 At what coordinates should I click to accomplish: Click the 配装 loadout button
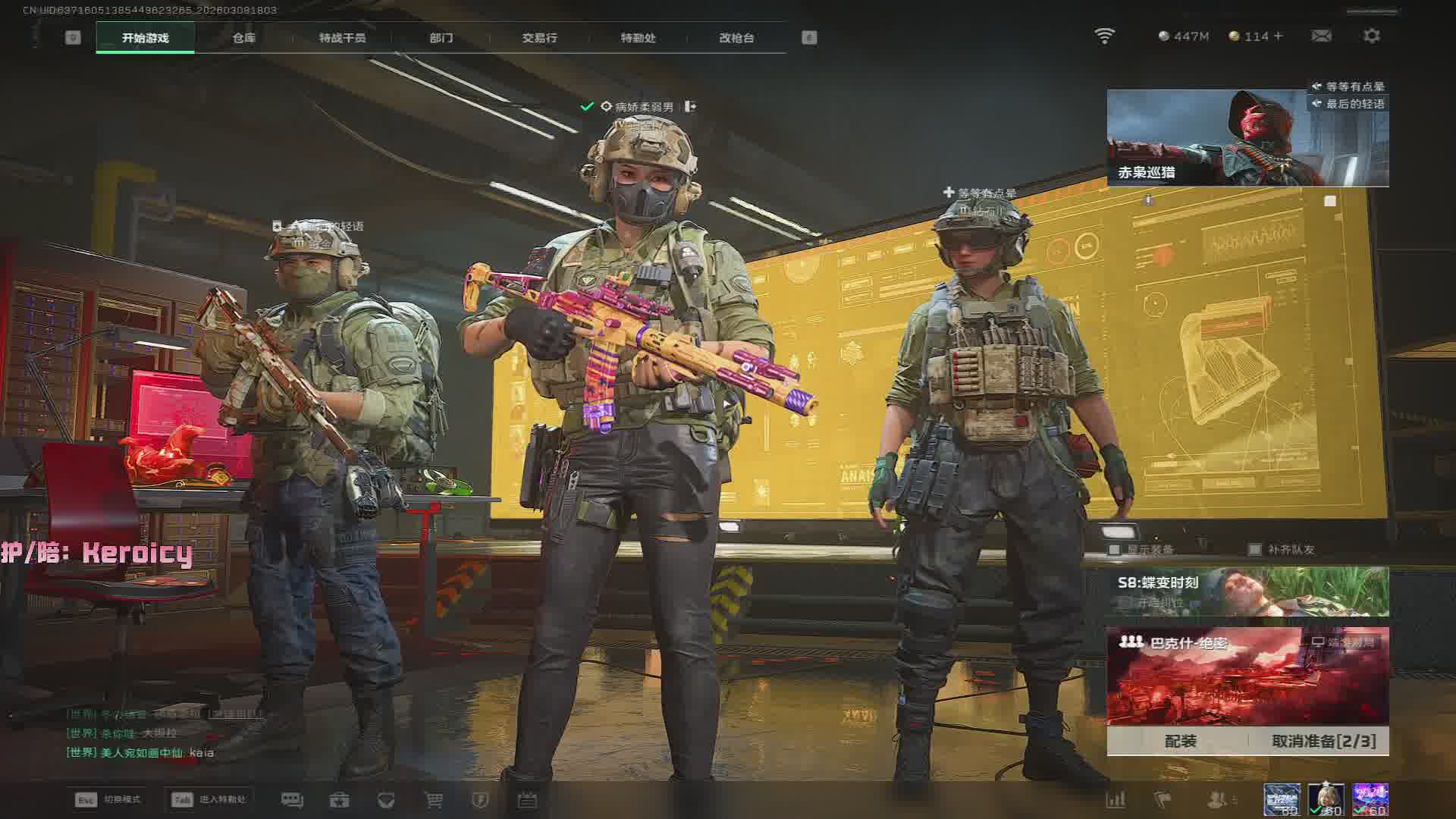[x=1180, y=741]
